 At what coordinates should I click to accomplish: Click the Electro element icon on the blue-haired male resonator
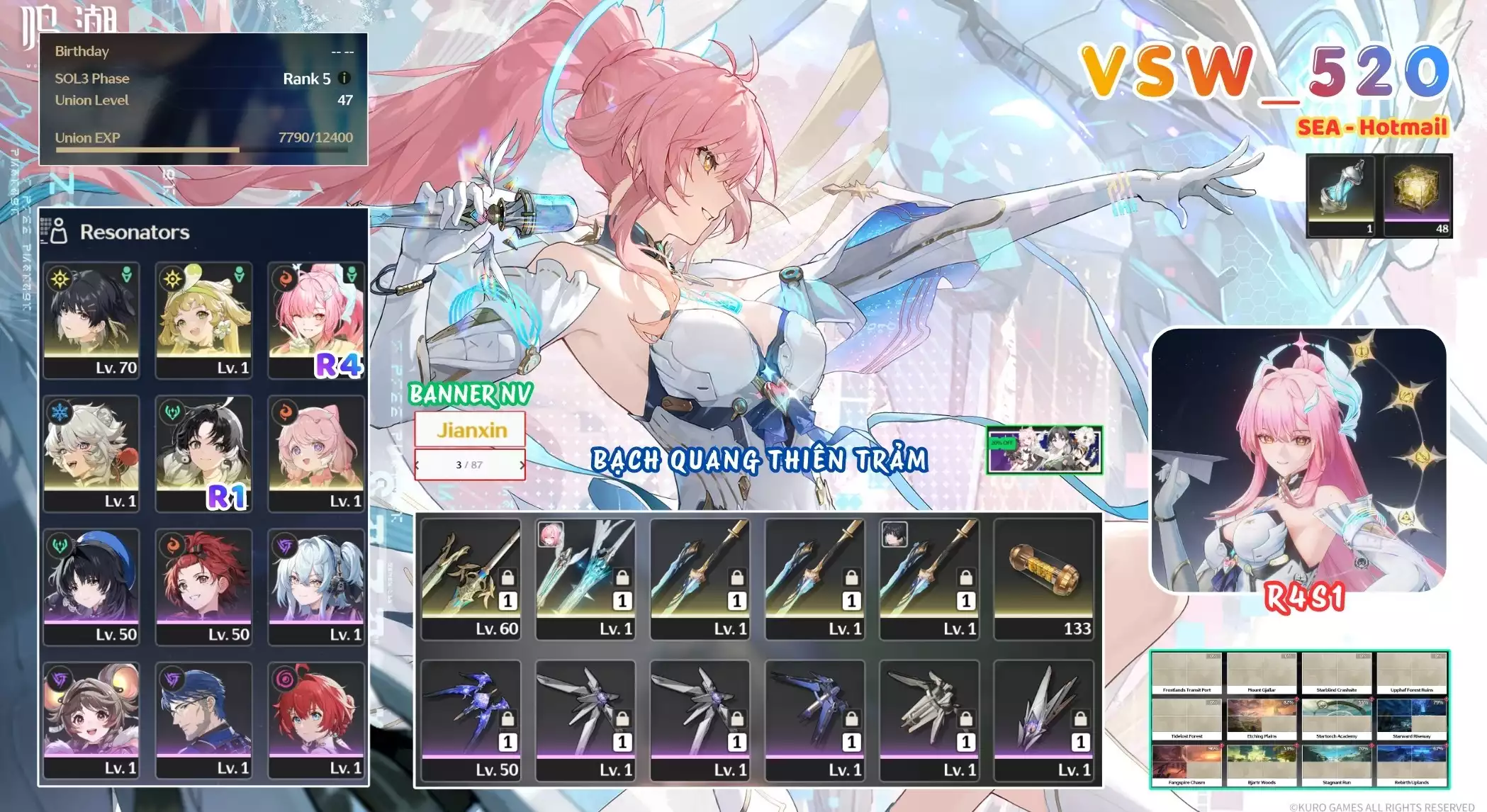(x=173, y=680)
